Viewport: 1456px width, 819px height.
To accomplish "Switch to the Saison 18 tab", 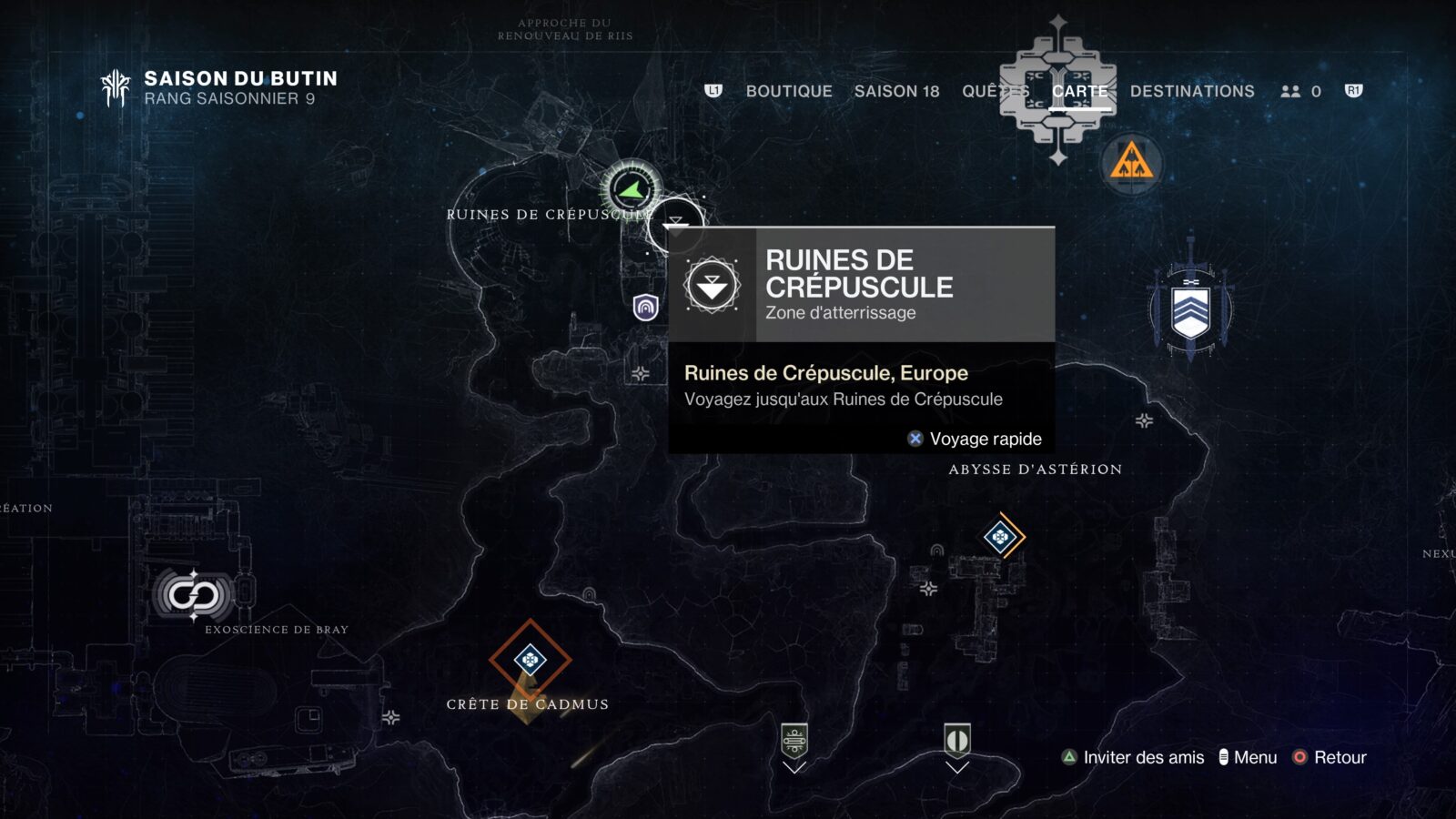I will tap(896, 91).
